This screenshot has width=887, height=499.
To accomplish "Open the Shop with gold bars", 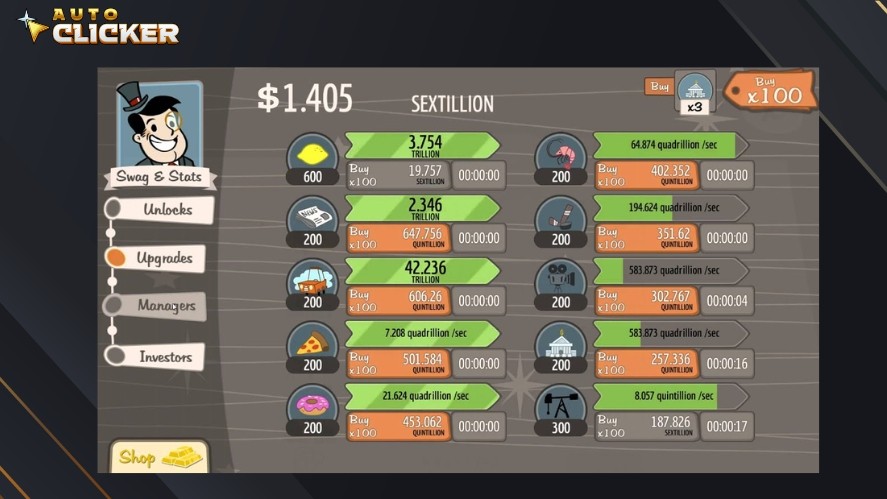I will point(159,457).
